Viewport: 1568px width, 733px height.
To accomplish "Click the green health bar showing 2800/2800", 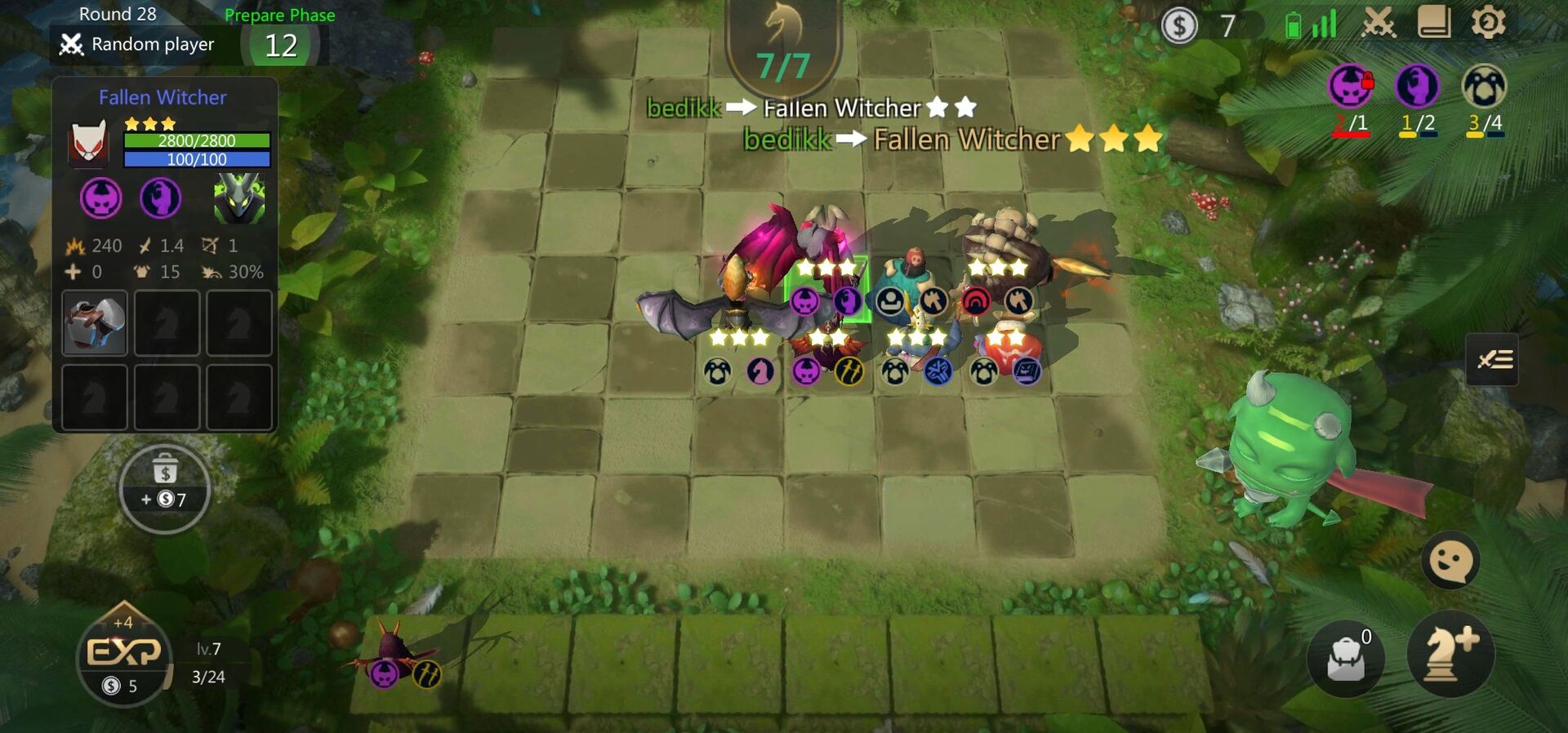I will (196, 140).
